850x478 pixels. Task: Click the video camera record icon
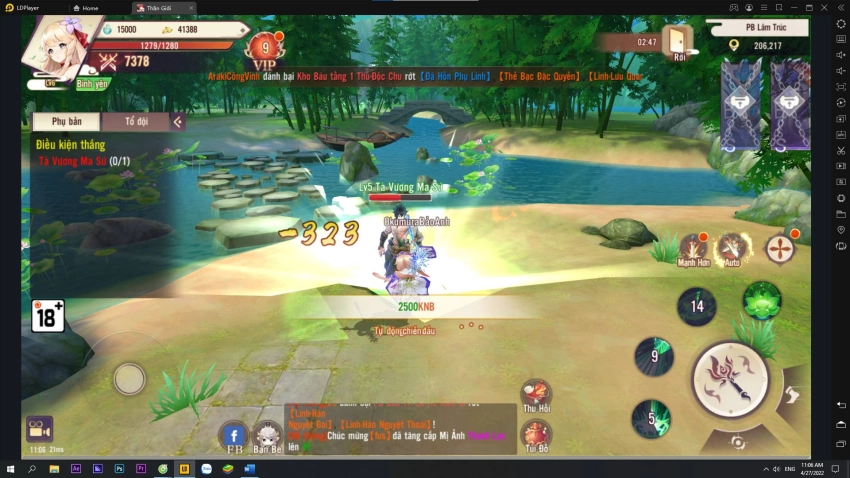[x=39, y=428]
